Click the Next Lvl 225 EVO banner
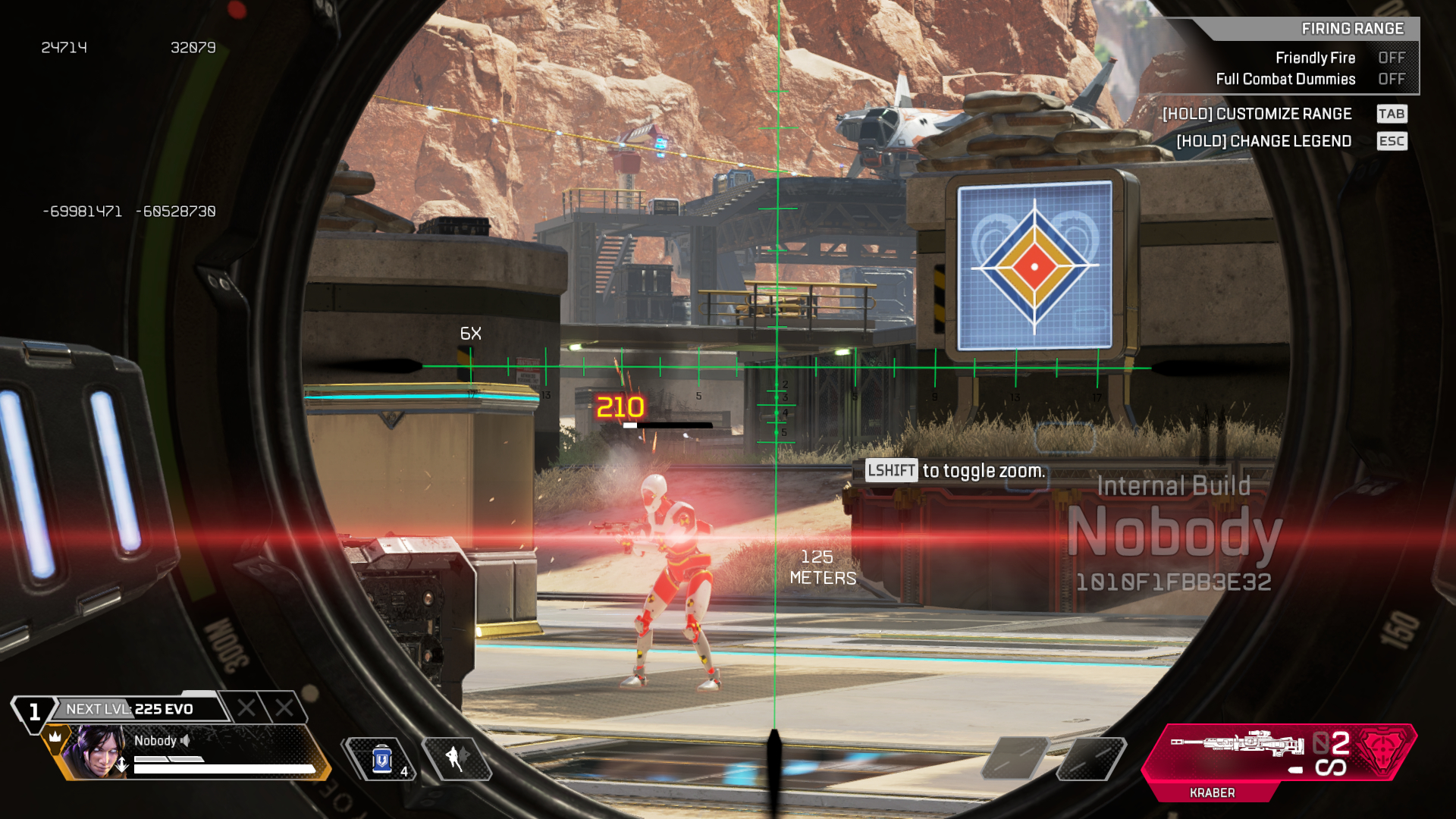This screenshot has height=819, width=1456. point(136,709)
